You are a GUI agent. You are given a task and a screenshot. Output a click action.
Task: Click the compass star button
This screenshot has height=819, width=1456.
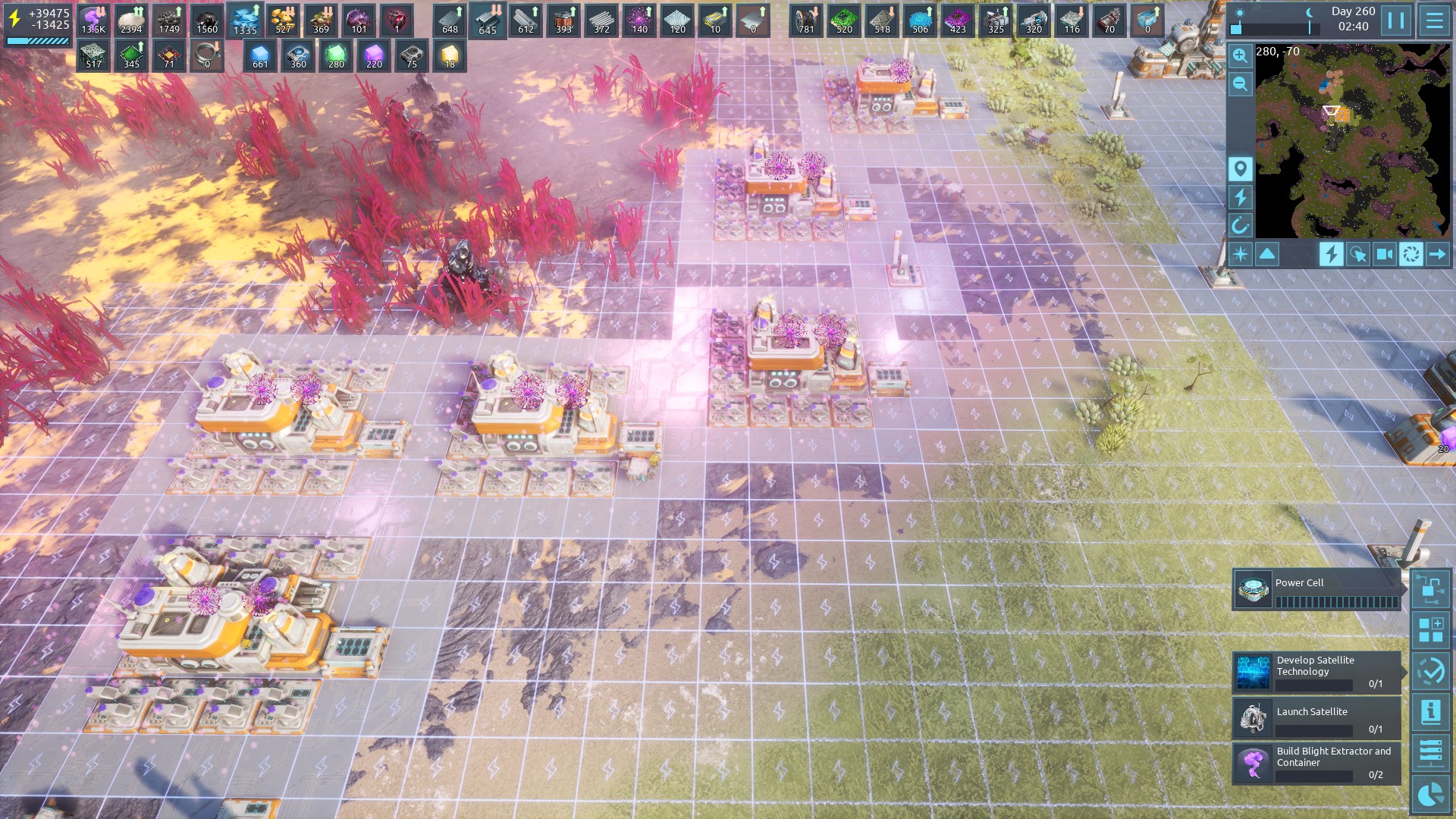pyautogui.click(x=1240, y=254)
